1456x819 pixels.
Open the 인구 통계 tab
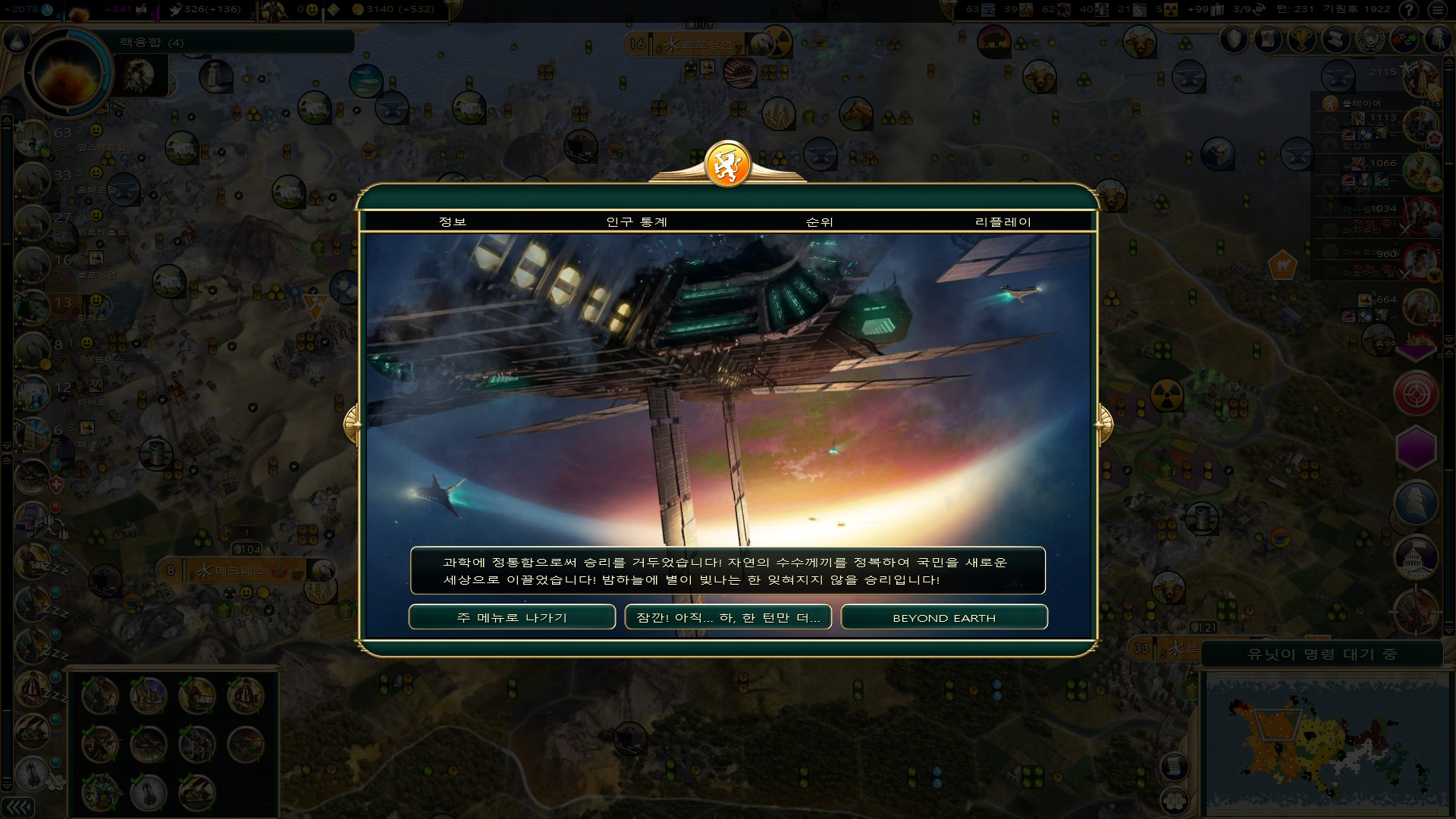pyautogui.click(x=637, y=221)
